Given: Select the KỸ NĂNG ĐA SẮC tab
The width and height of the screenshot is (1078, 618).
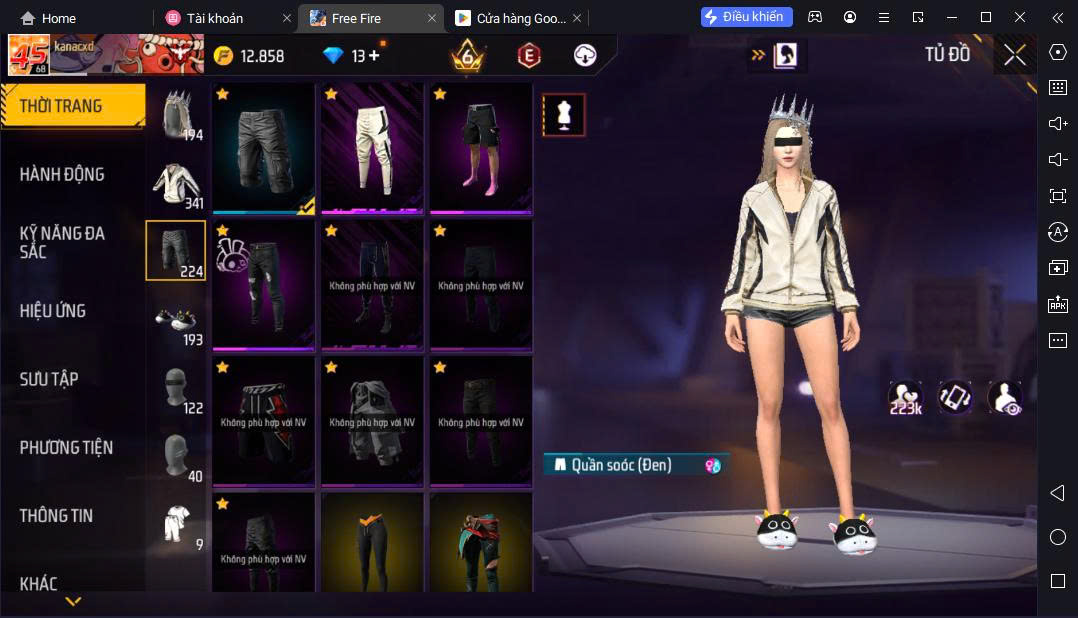Looking at the screenshot, I should pos(62,242).
